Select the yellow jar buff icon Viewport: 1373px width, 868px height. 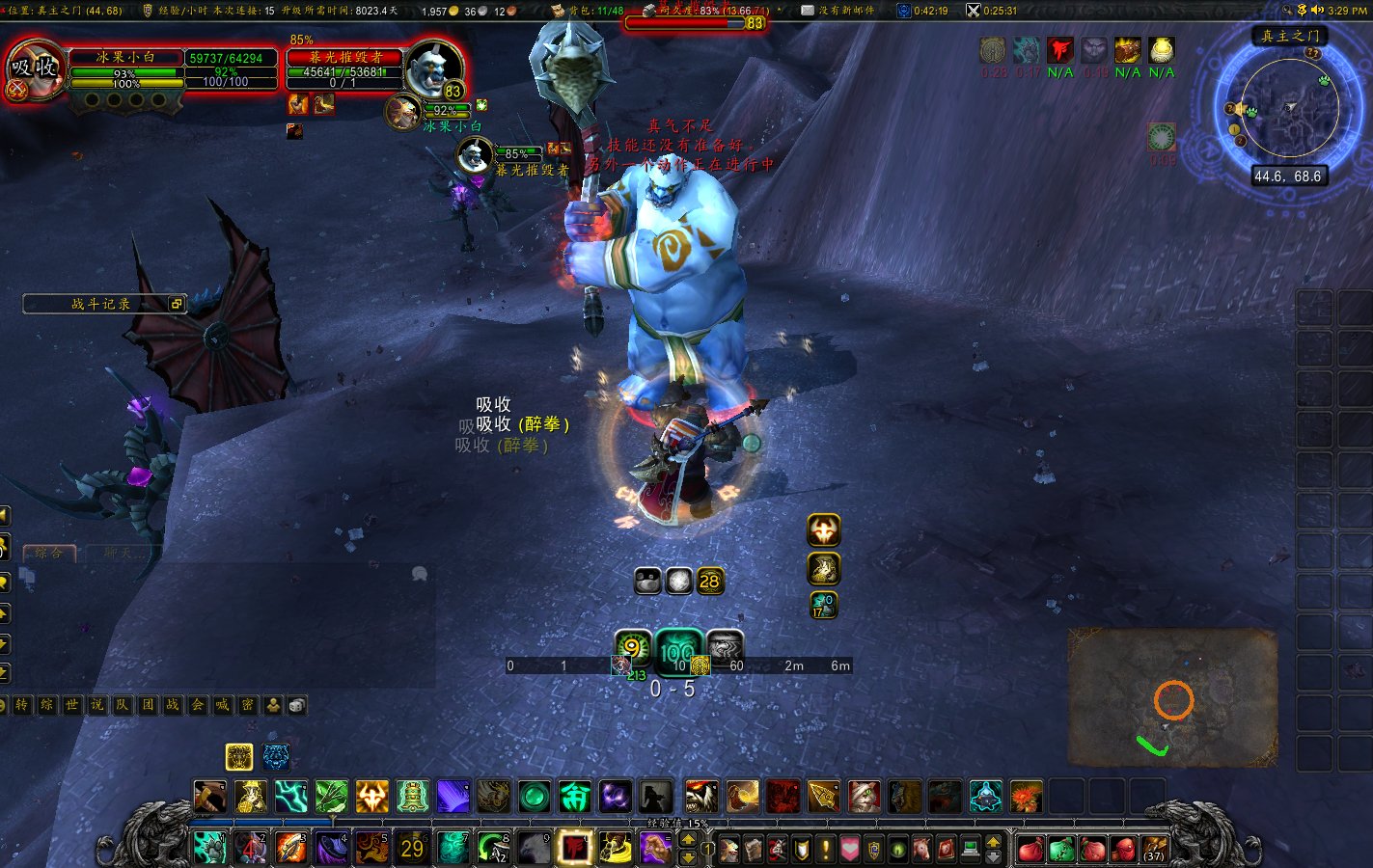1162,50
